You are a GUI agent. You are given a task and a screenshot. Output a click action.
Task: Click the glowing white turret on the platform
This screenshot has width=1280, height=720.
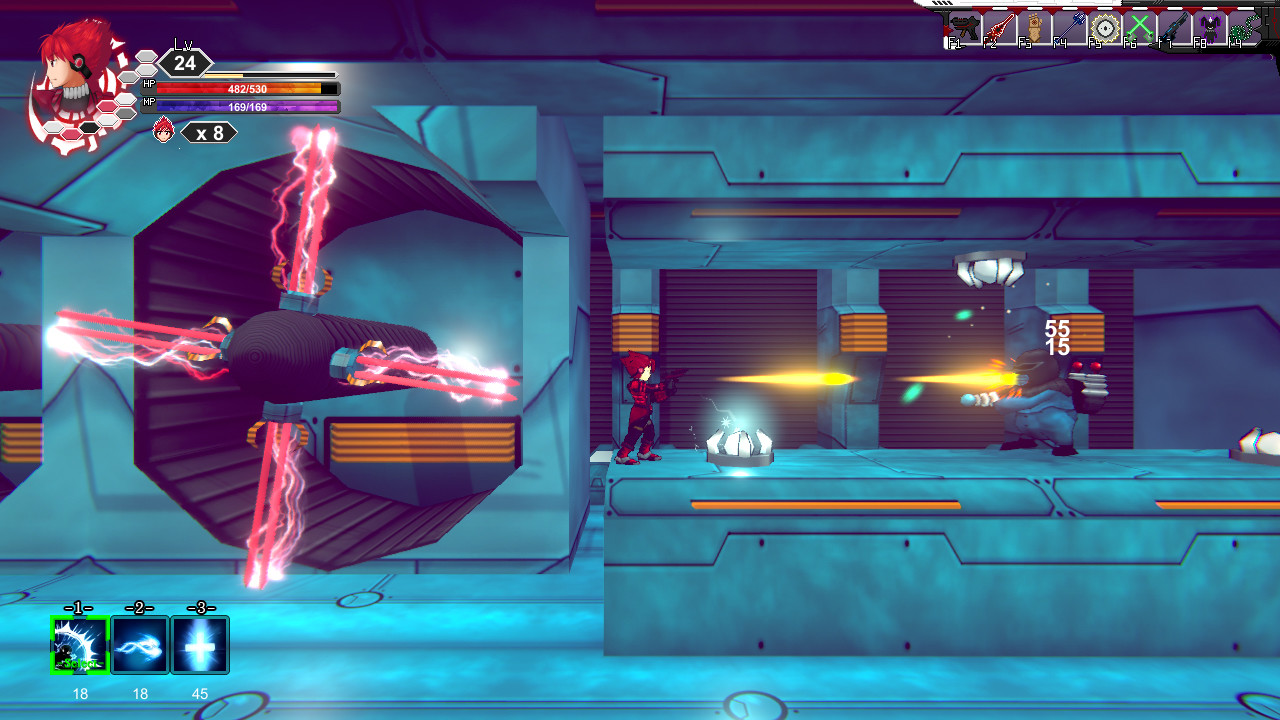pos(739,440)
